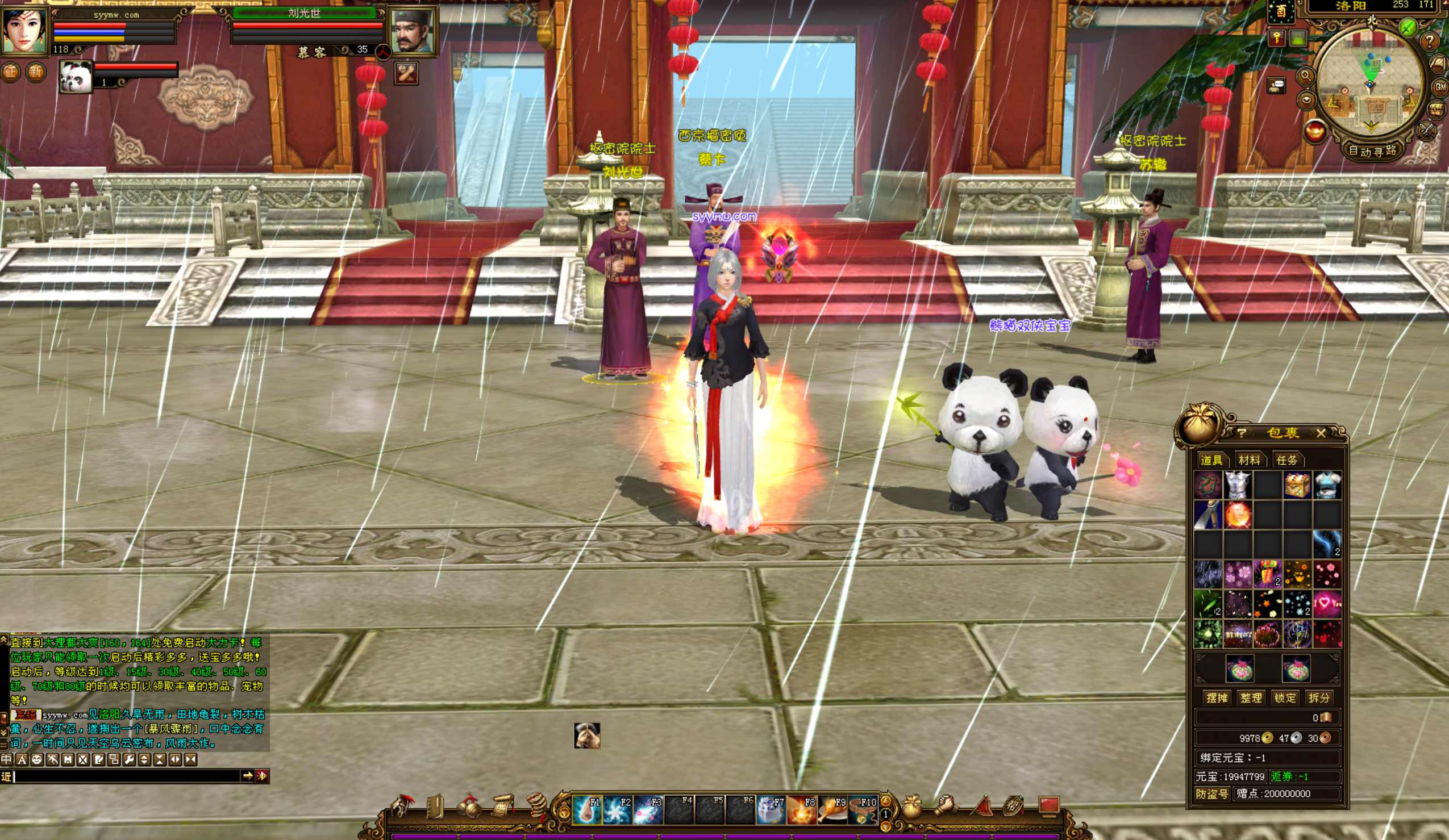This screenshot has width=1449, height=840.
Task: Click the 整理 sort button
Action: pos(1251,698)
